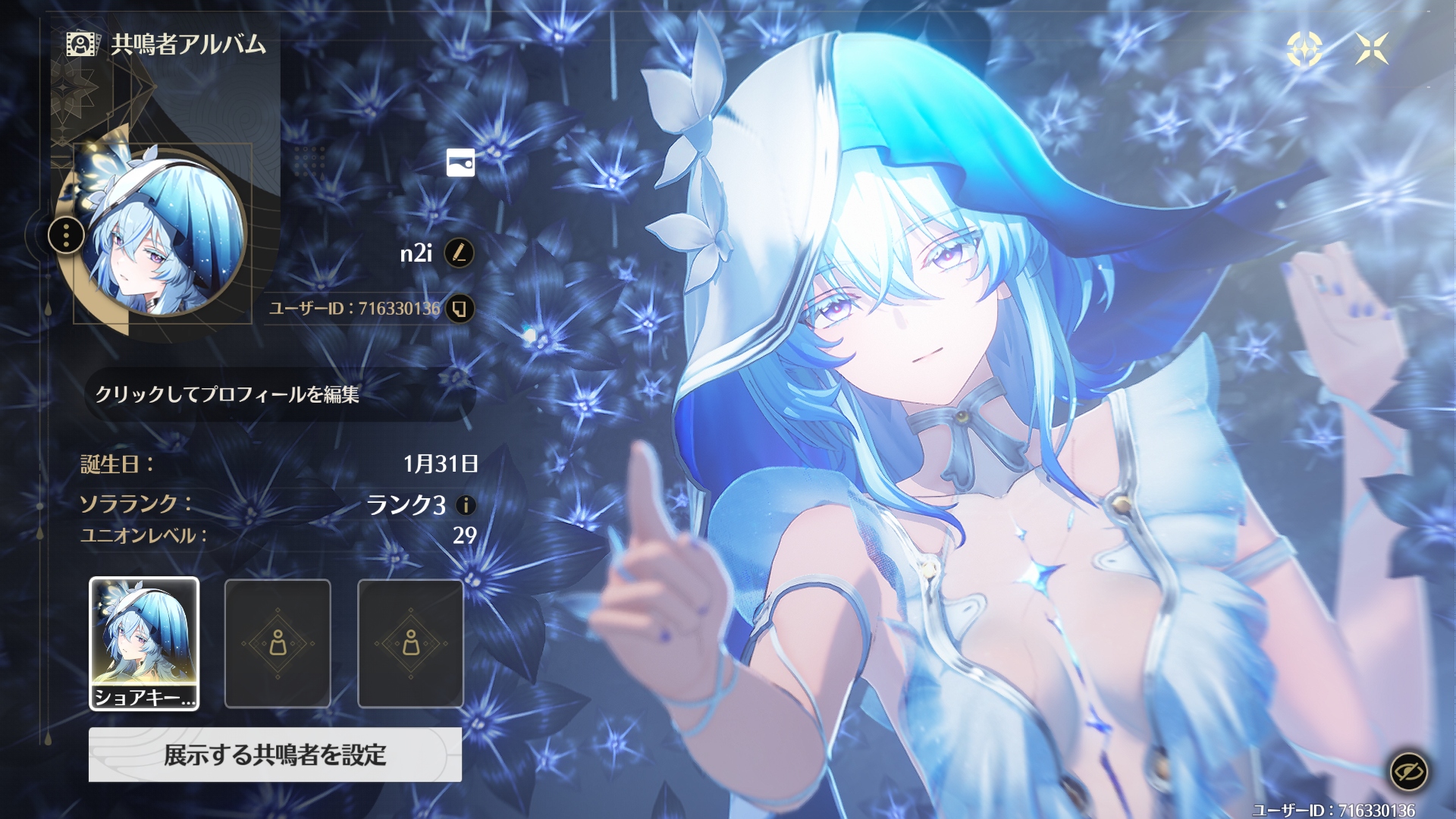The height and width of the screenshot is (819, 1456).
Task: Open the 展示する共鳴者を設定 button
Action: pos(275,755)
